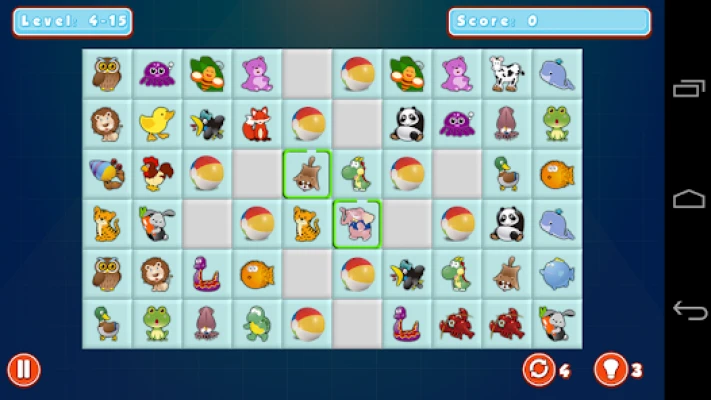Go back with Android back button
Image resolution: width=711 pixels, height=400 pixels.
click(689, 311)
